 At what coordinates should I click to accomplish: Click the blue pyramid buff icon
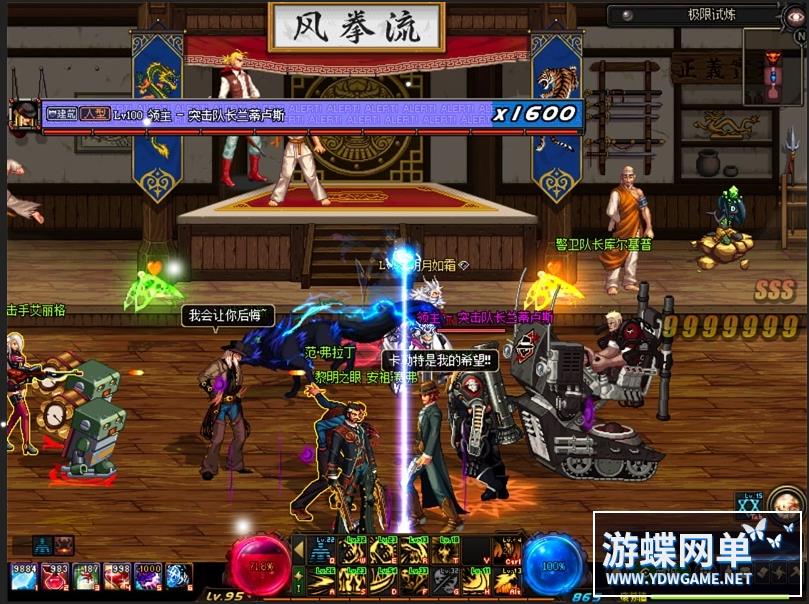[x=41, y=546]
